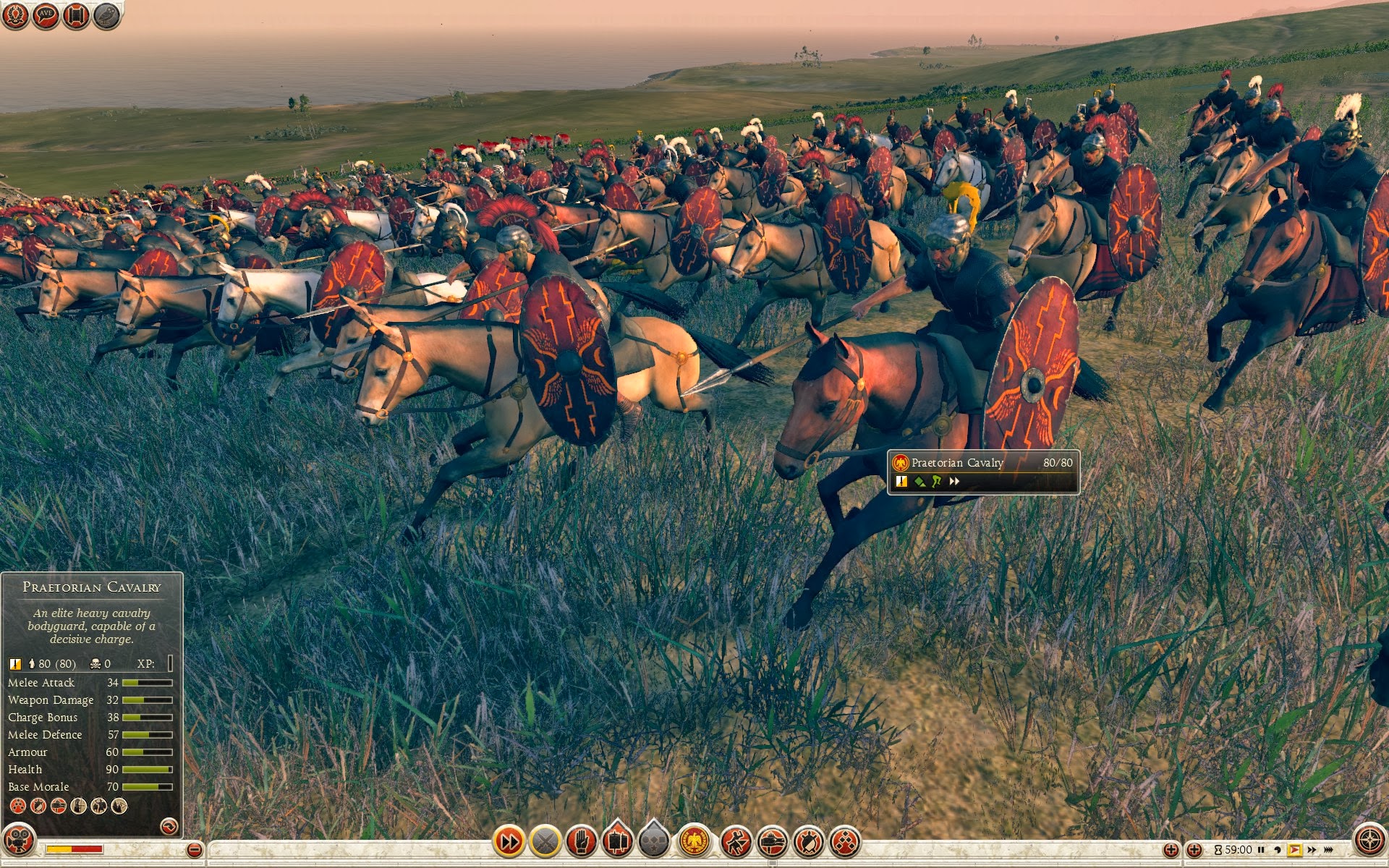This screenshot has width=1389, height=868.
Task: Activate the wolf-head standard ability
Action: [x=772, y=841]
